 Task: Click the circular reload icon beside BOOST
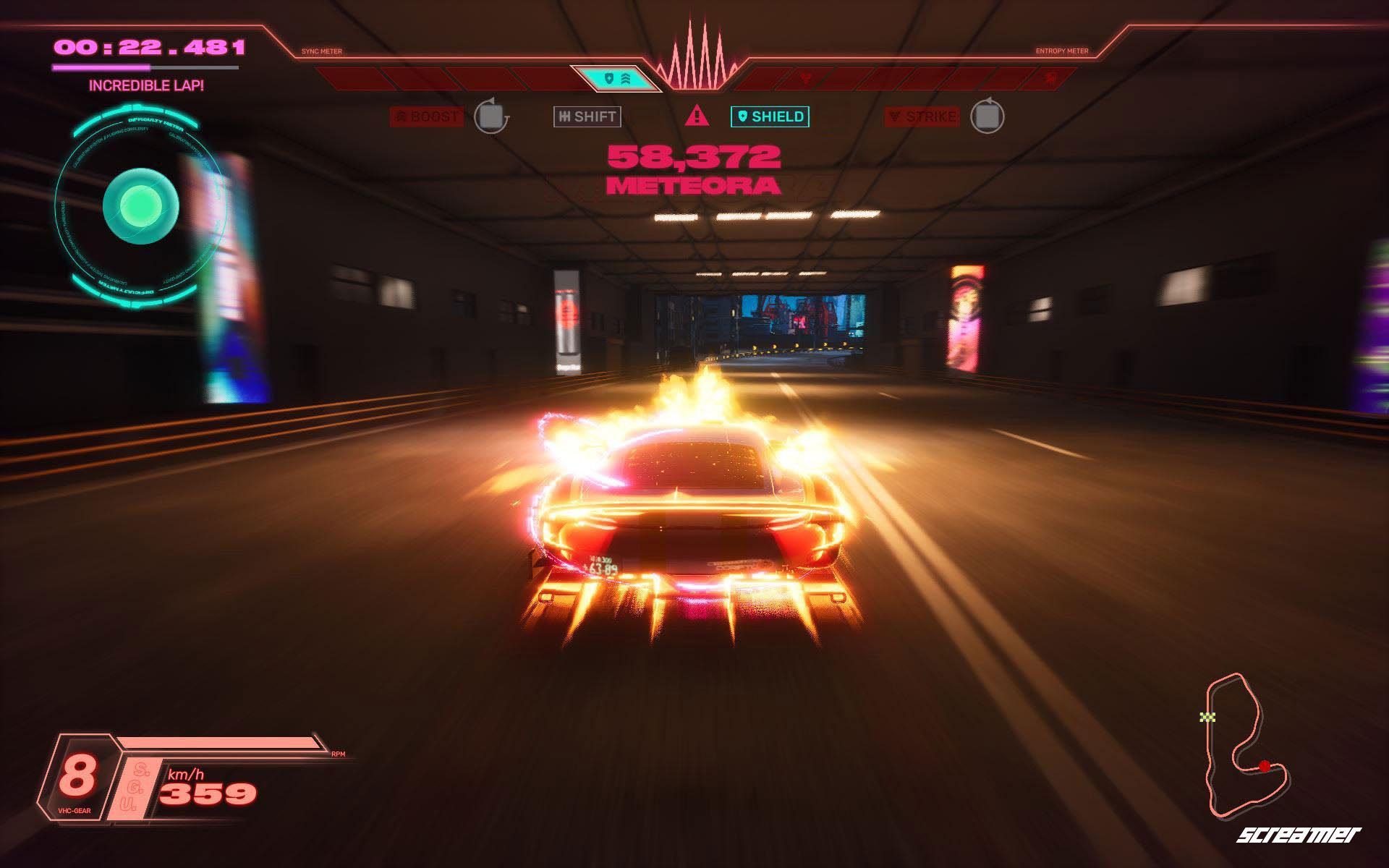[x=491, y=116]
